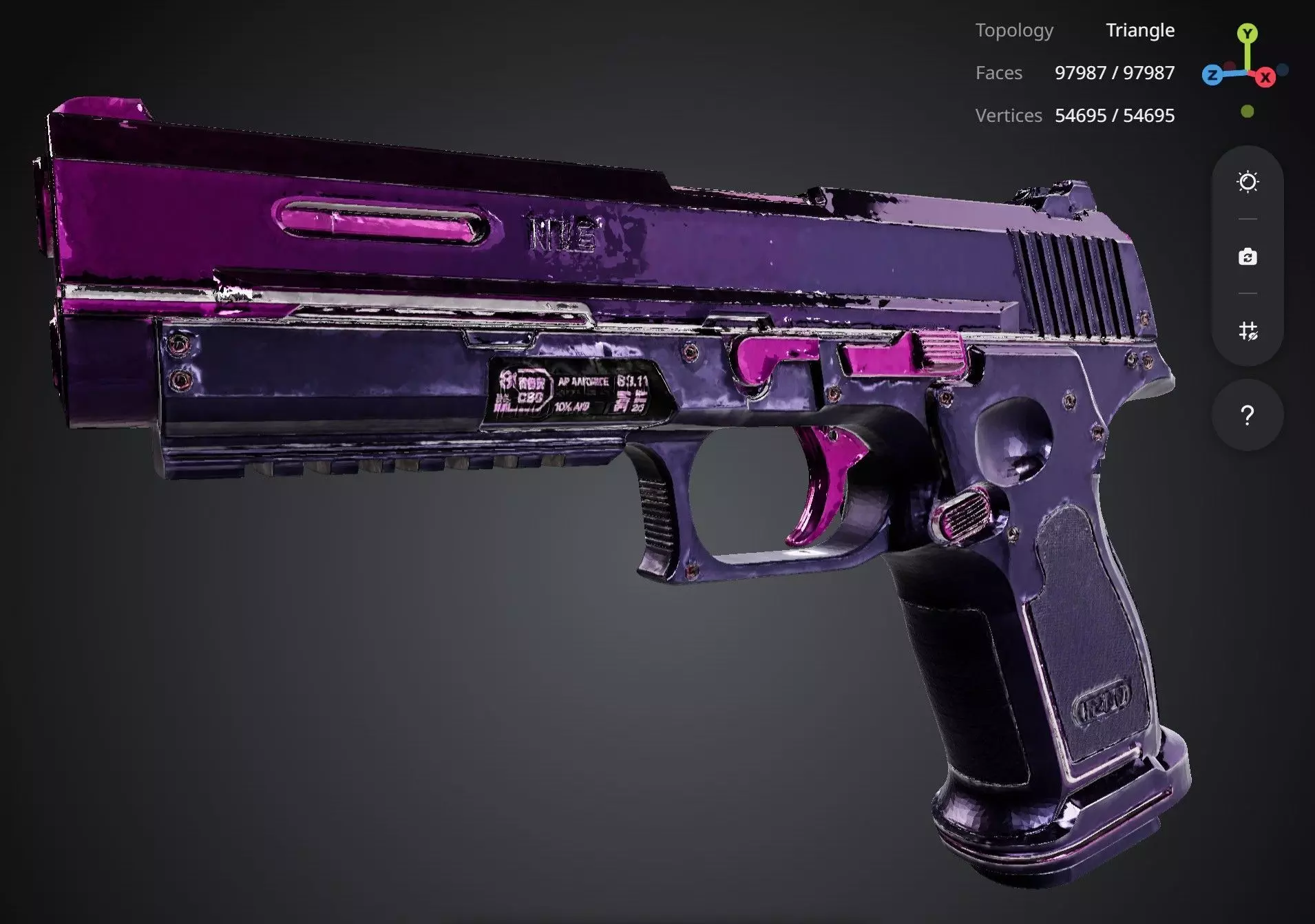Viewport: 1315px width, 924px height.
Task: Click the camera reset icon
Action: 1248,257
